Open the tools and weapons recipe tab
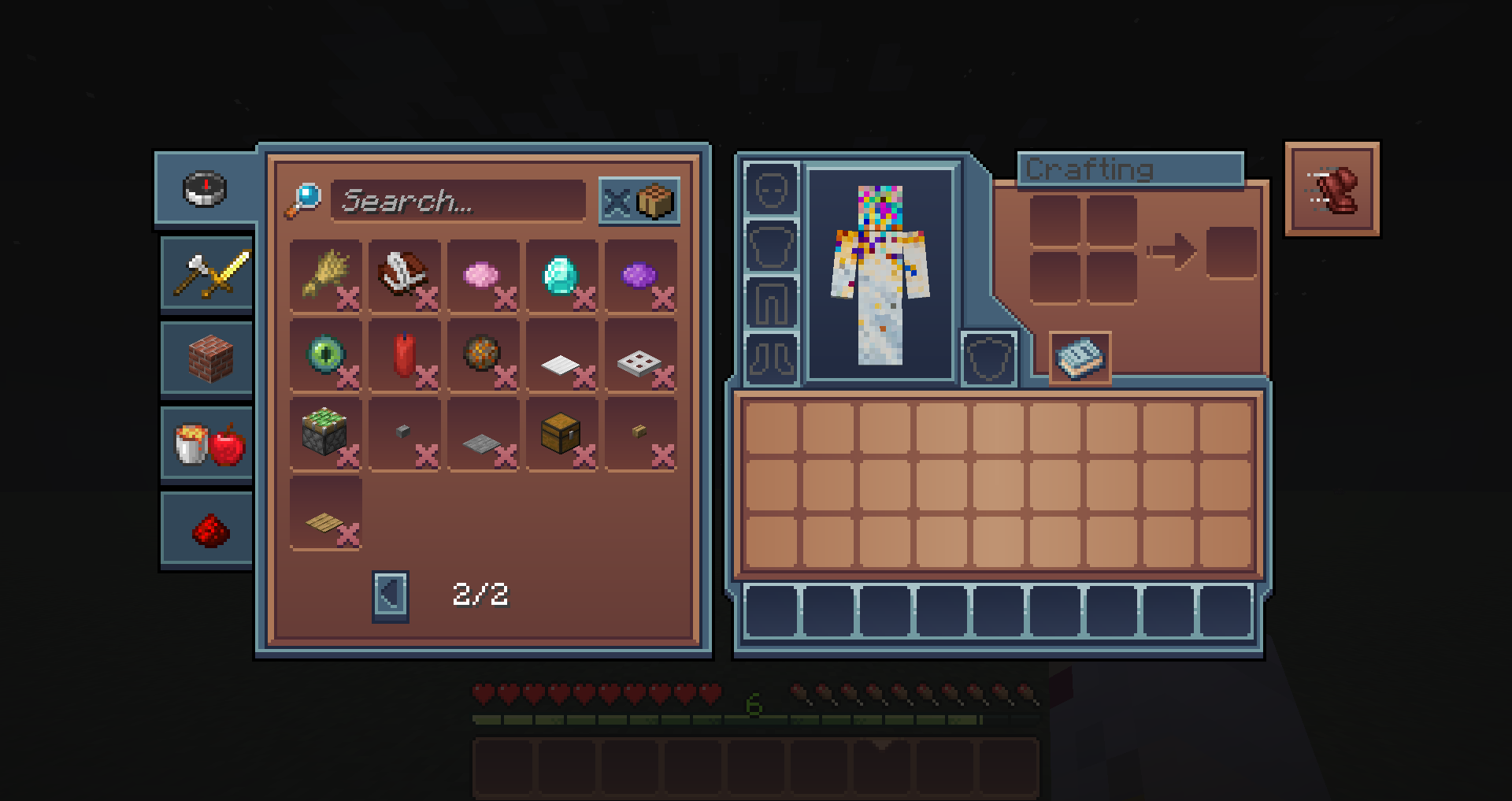This screenshot has height=801, width=1512. point(209,273)
